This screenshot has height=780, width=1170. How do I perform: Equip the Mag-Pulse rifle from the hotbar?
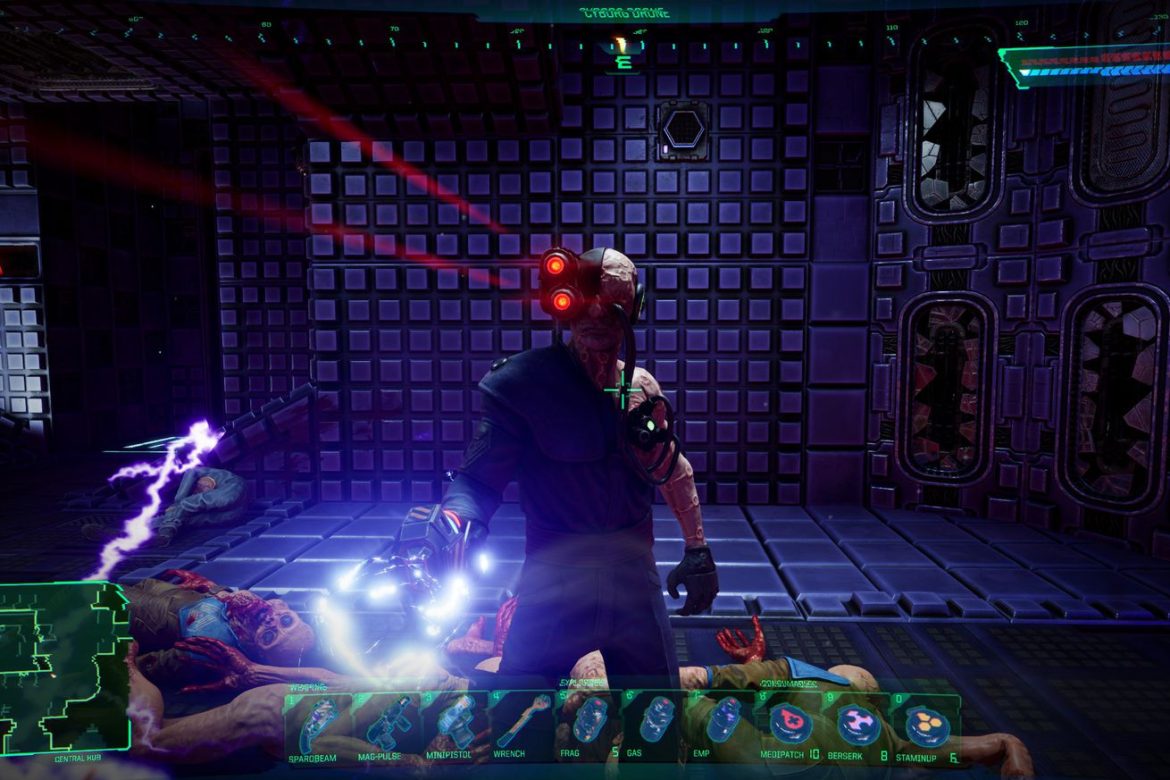pyautogui.click(x=385, y=724)
